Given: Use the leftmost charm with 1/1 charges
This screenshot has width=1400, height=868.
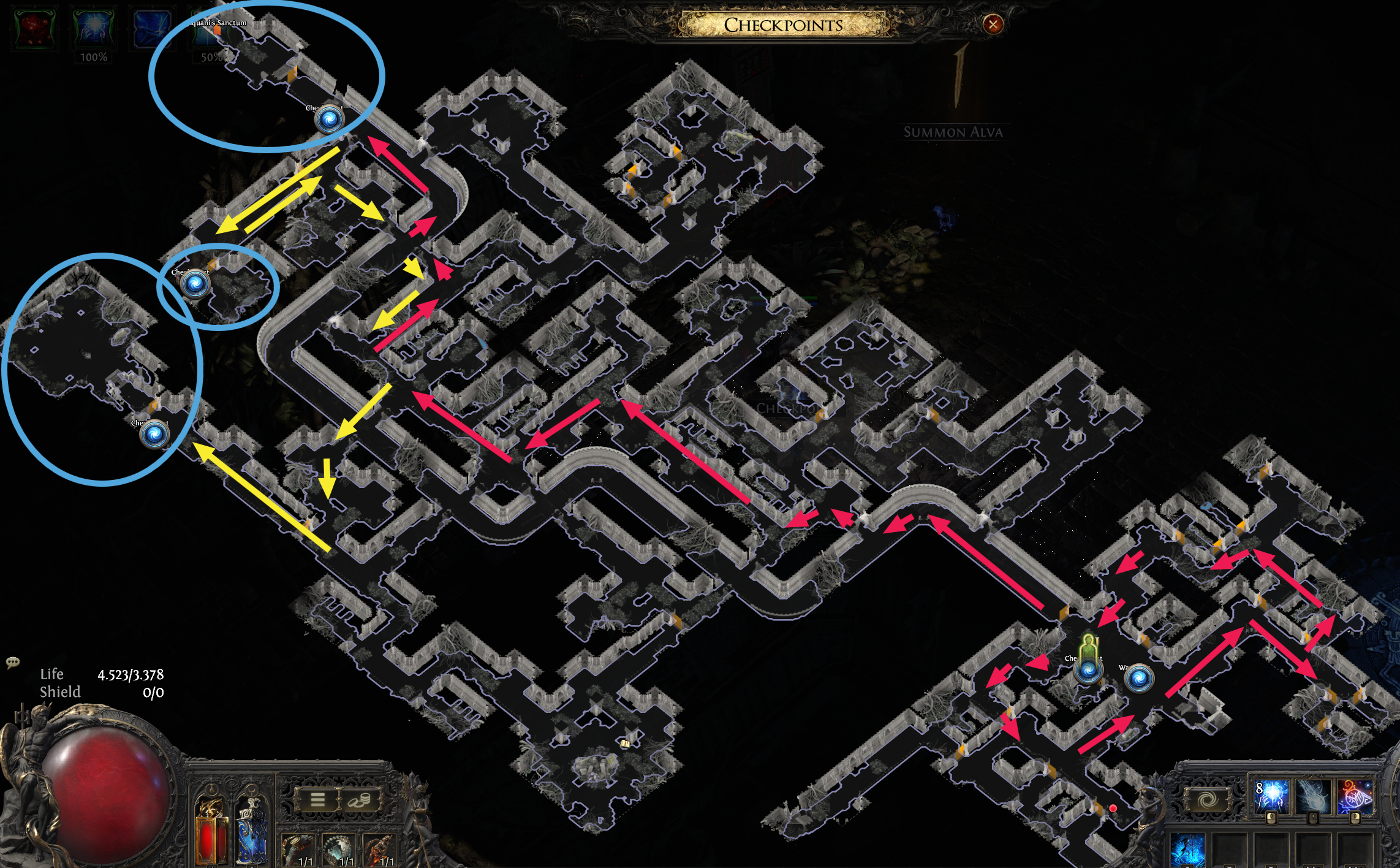Looking at the screenshot, I should tap(298, 851).
